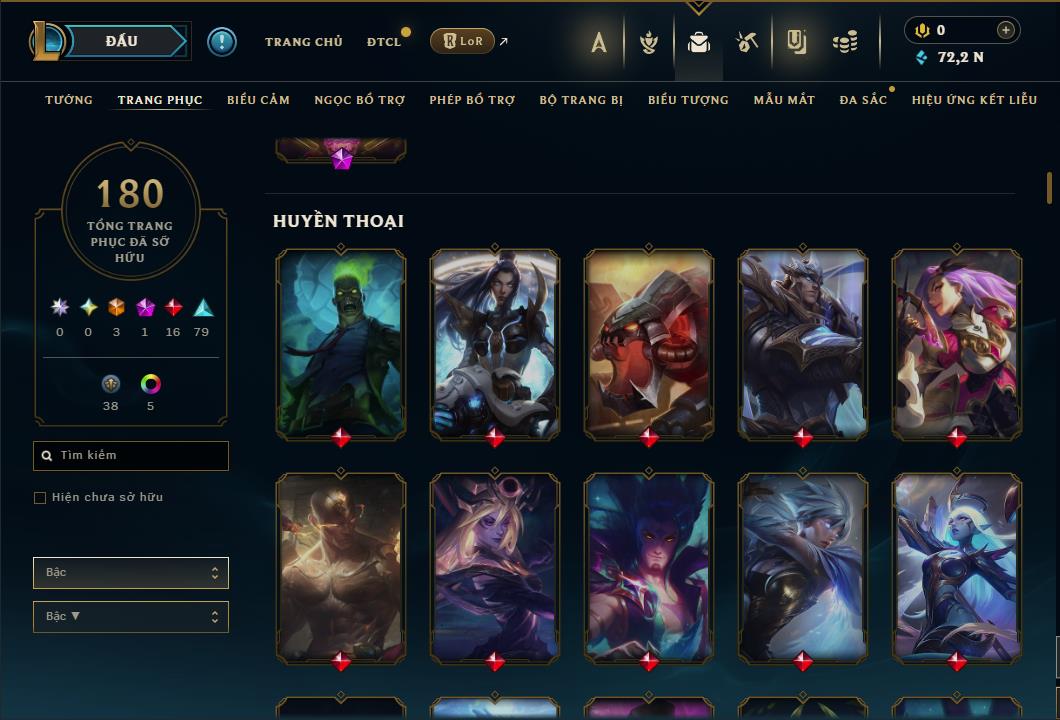Open the upper Bậc dropdown
Screen dimensions: 1060x720
click(x=131, y=573)
